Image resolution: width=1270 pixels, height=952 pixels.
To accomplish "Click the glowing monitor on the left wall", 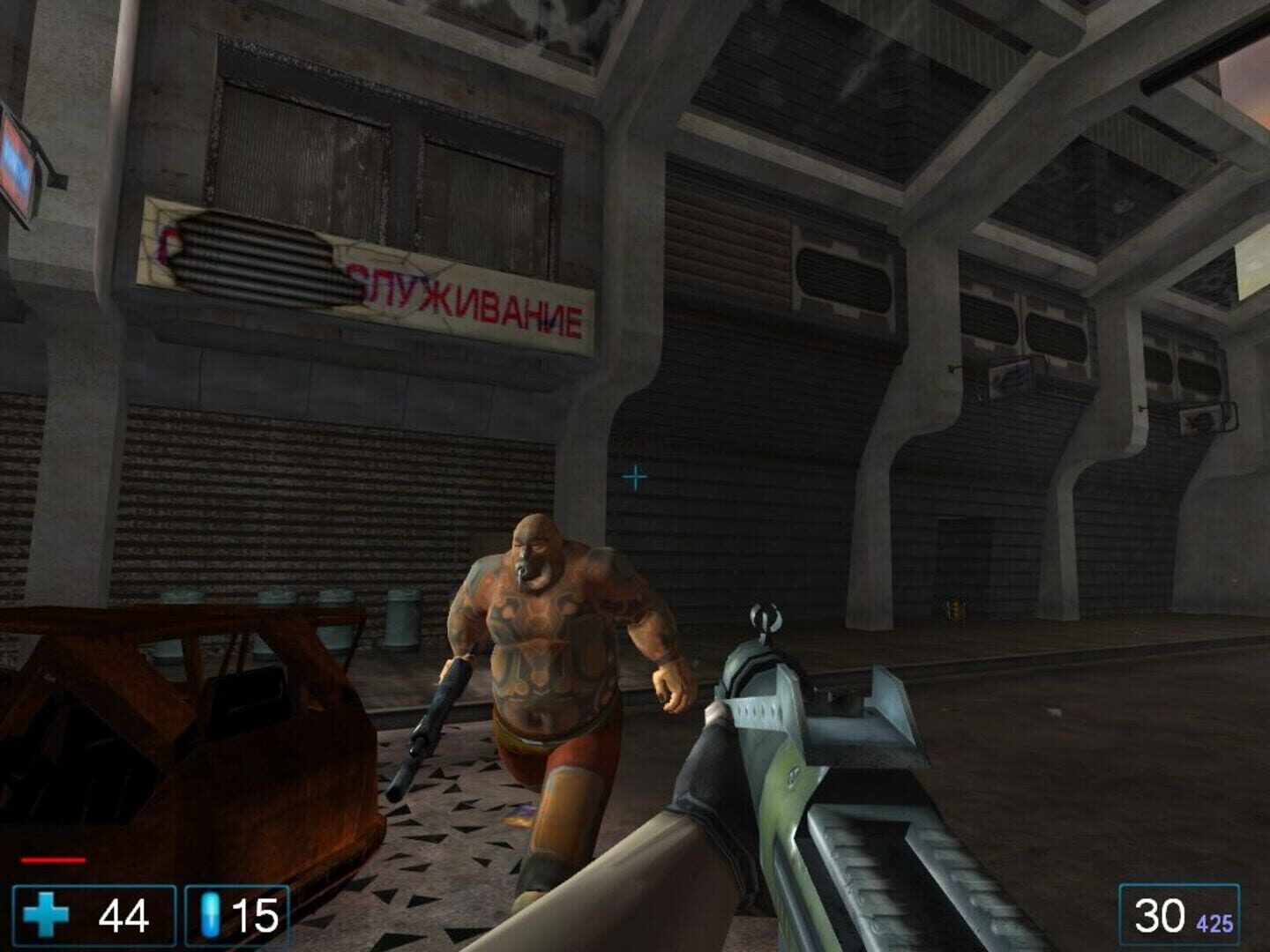I will coord(14,167).
